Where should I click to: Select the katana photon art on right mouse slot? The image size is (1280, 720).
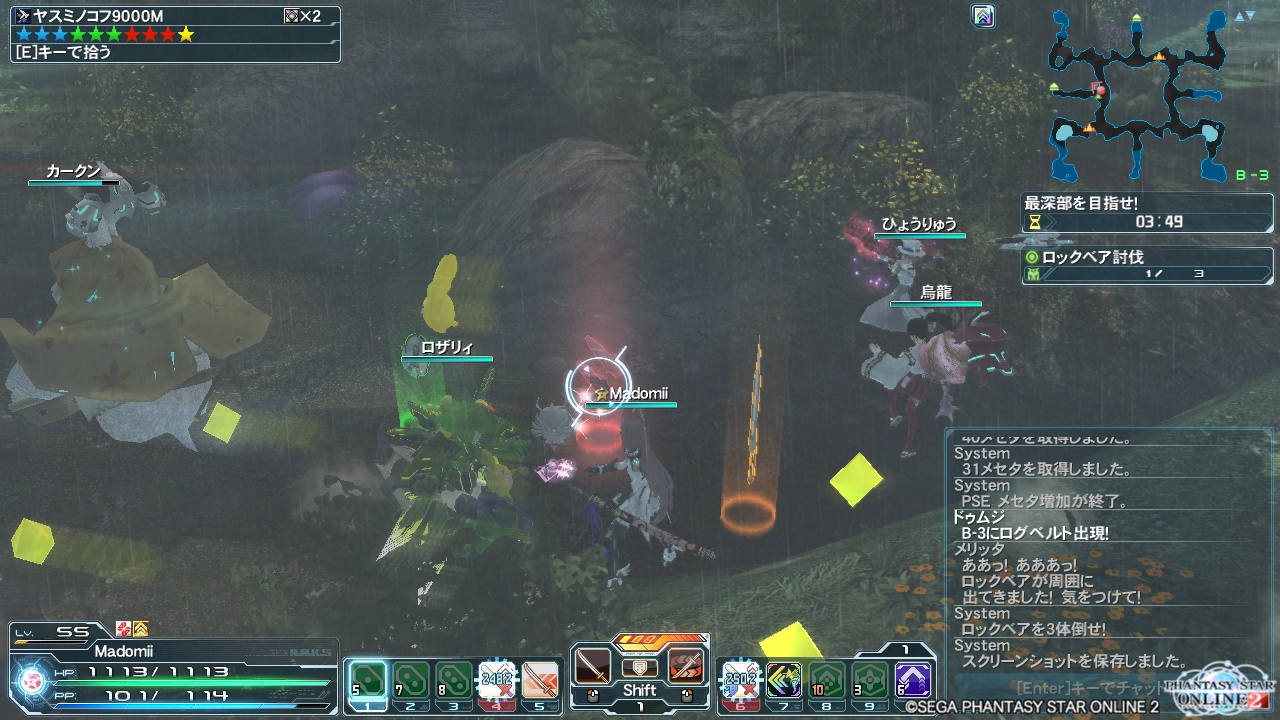pos(686,666)
